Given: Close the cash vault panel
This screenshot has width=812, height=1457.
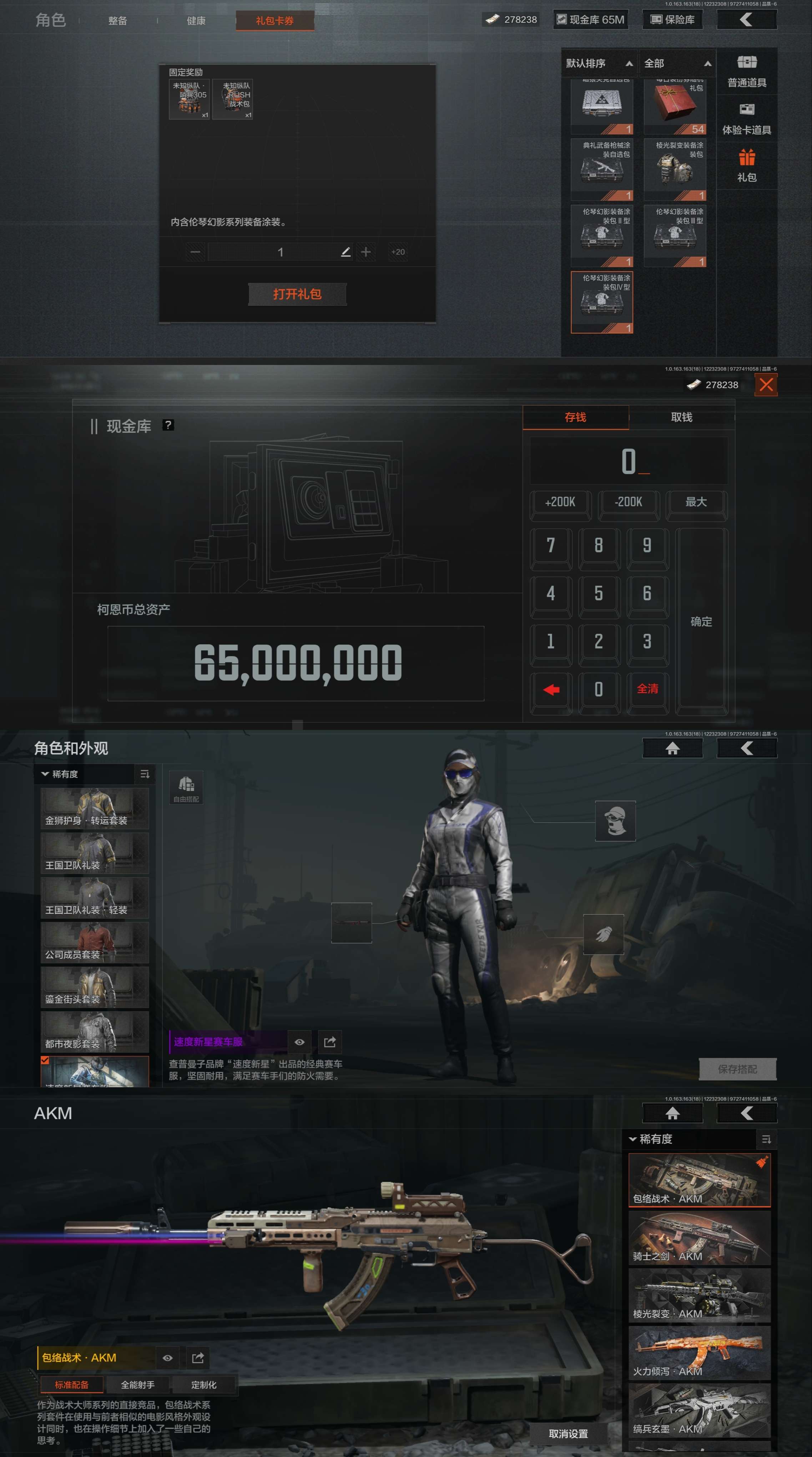Looking at the screenshot, I should [x=766, y=385].
